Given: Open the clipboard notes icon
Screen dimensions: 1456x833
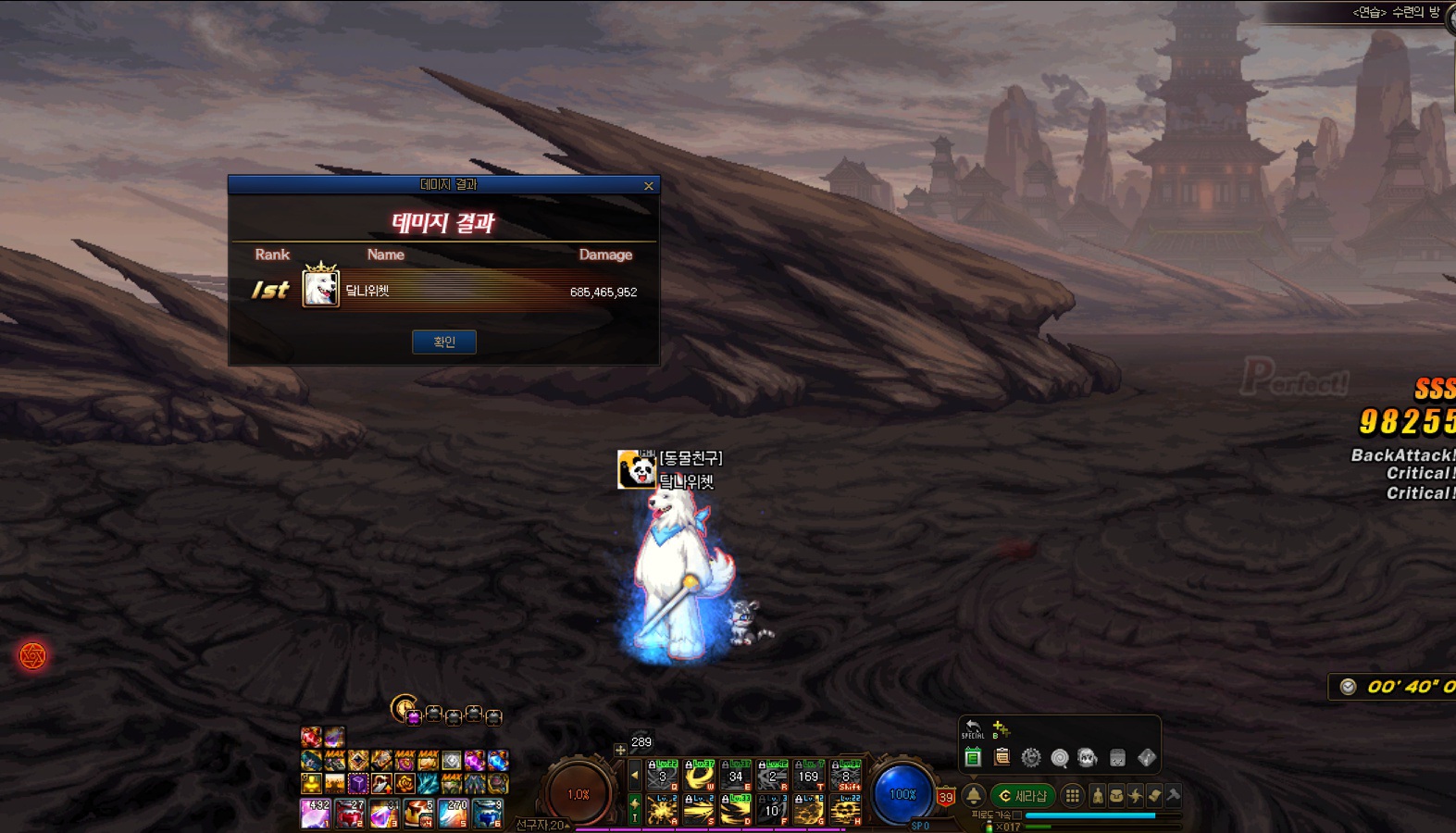Looking at the screenshot, I should (1002, 758).
